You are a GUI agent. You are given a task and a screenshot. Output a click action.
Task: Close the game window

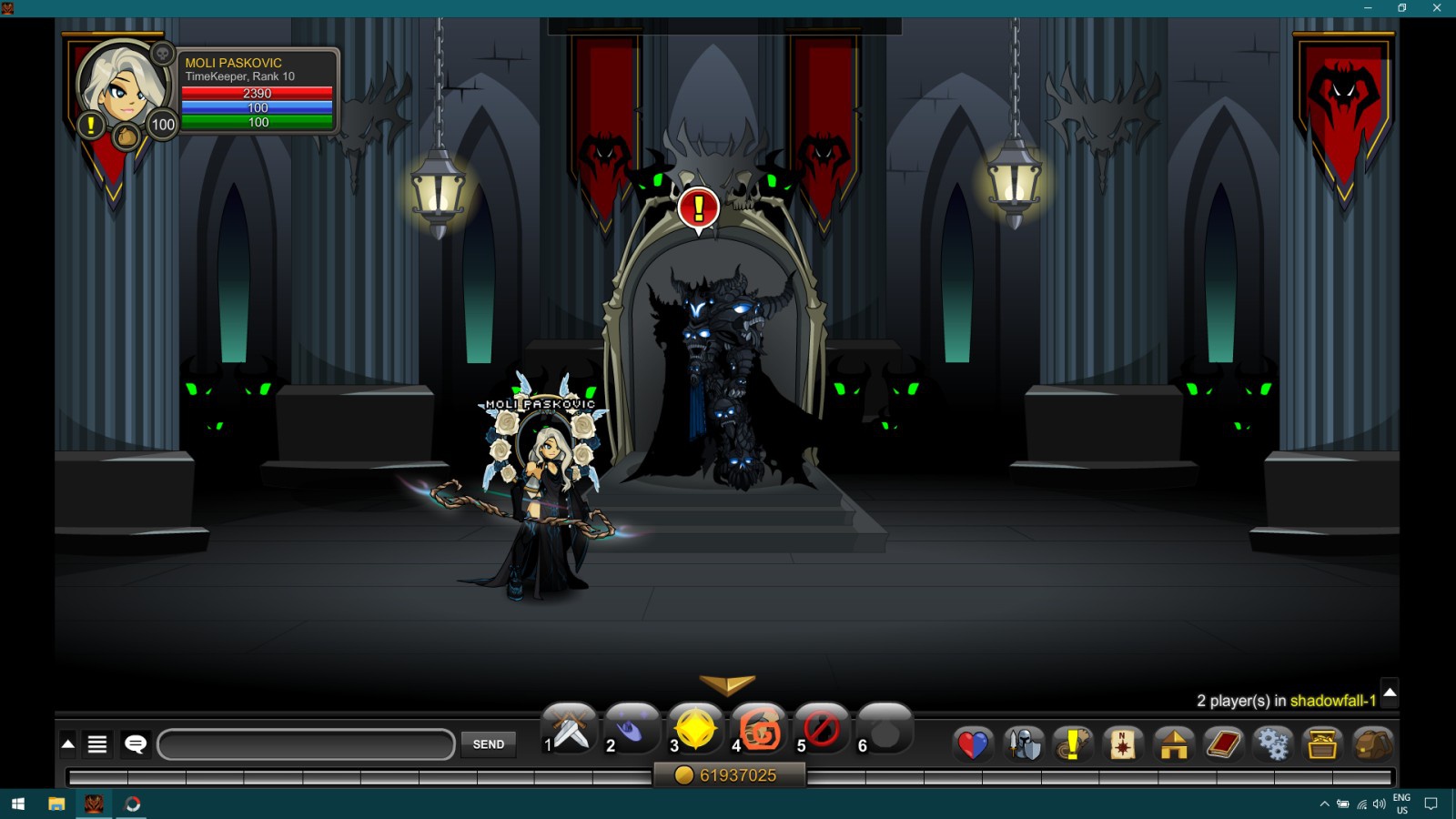click(x=1437, y=8)
